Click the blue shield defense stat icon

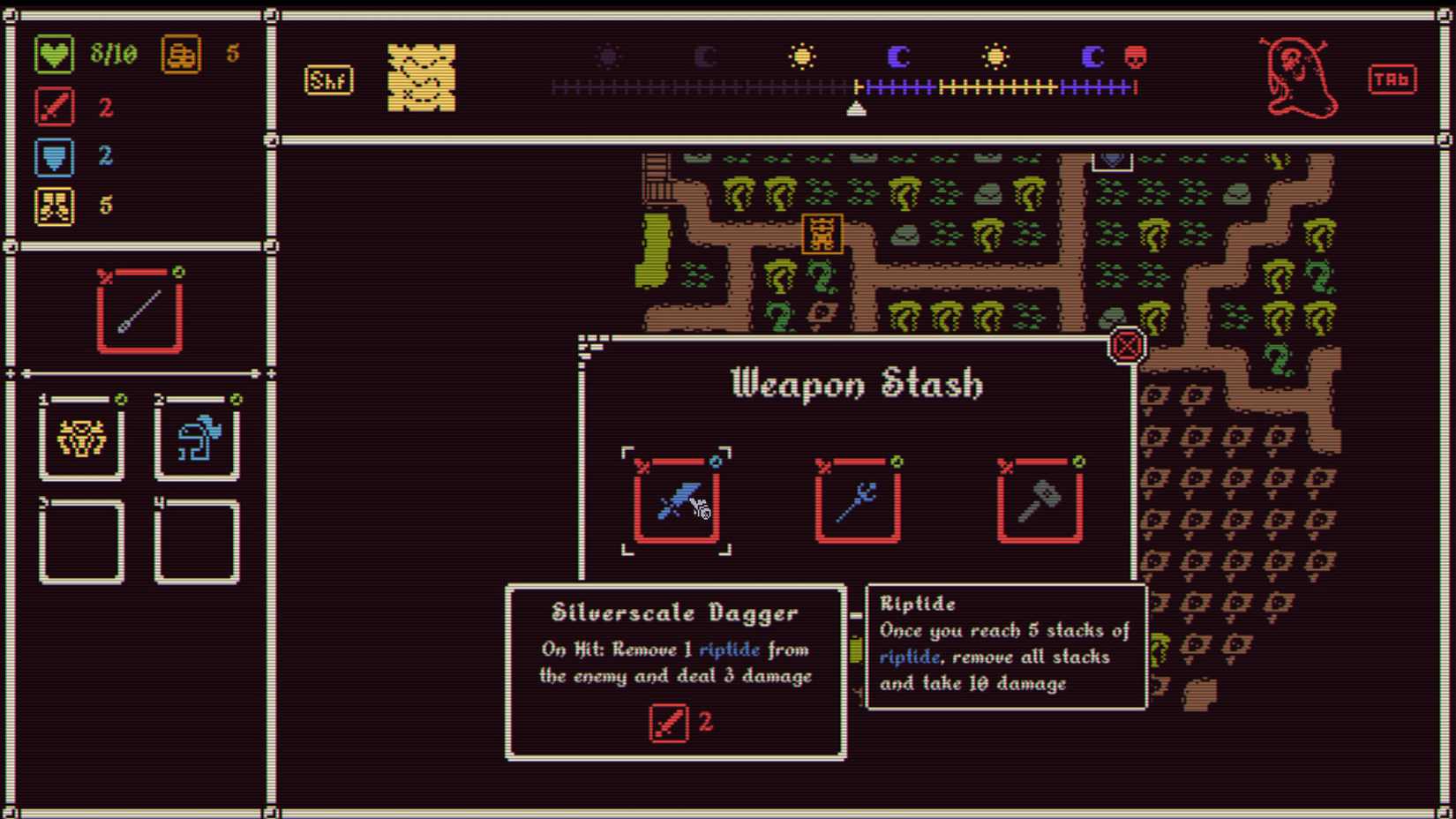[54, 156]
